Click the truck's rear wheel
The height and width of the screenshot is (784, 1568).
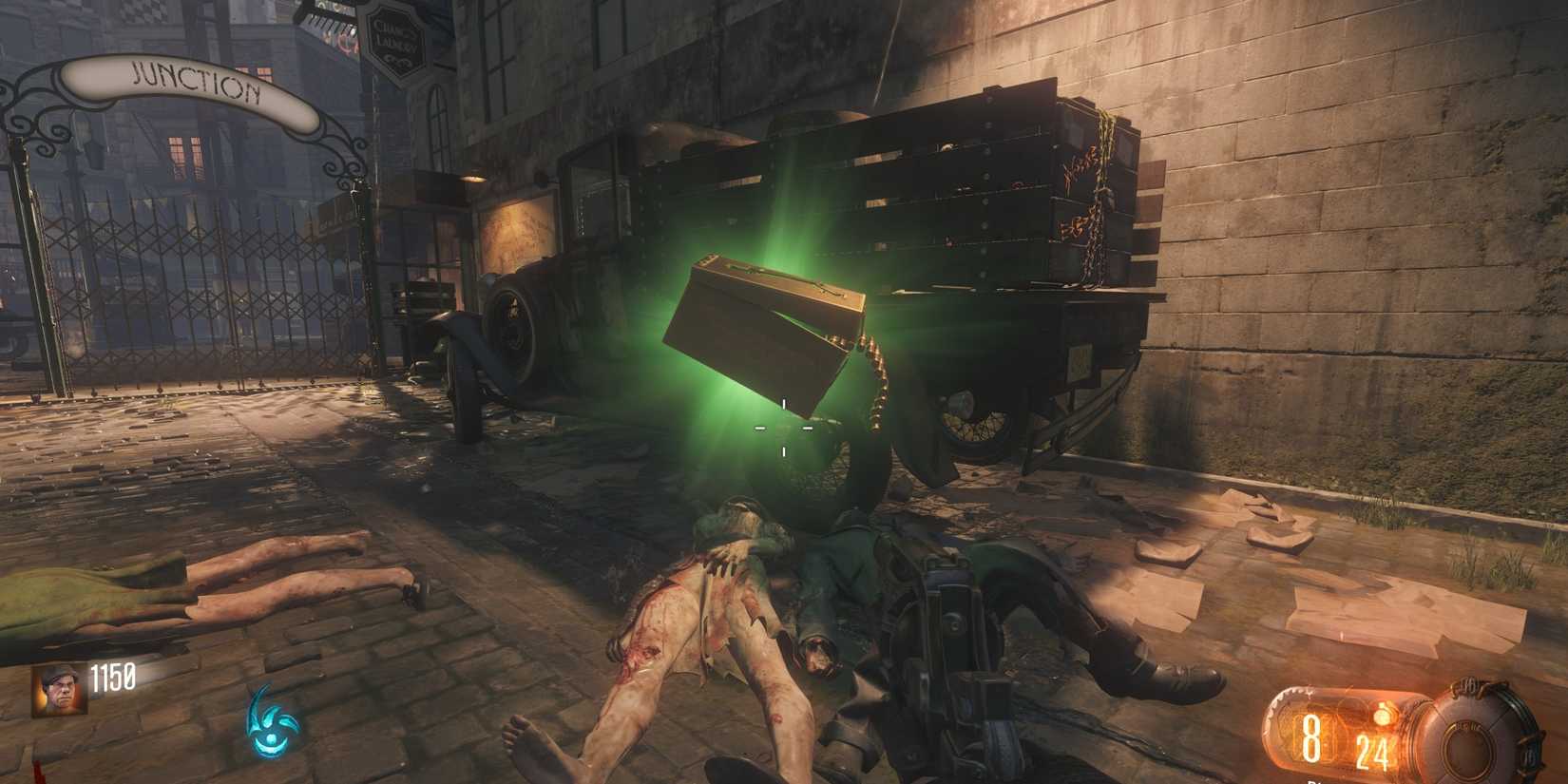click(x=969, y=418)
